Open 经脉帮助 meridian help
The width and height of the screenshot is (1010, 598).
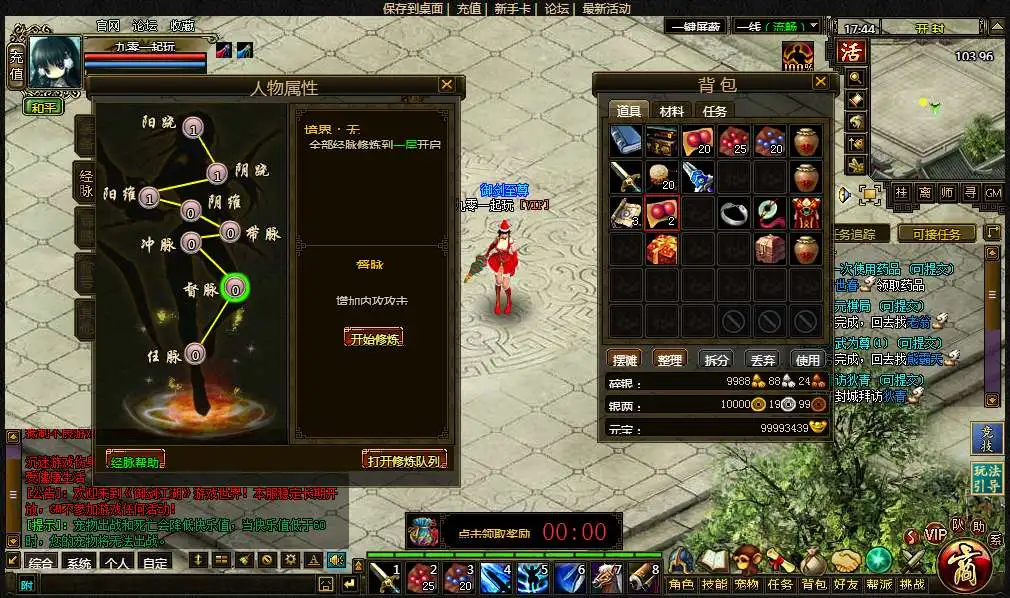click(135, 461)
